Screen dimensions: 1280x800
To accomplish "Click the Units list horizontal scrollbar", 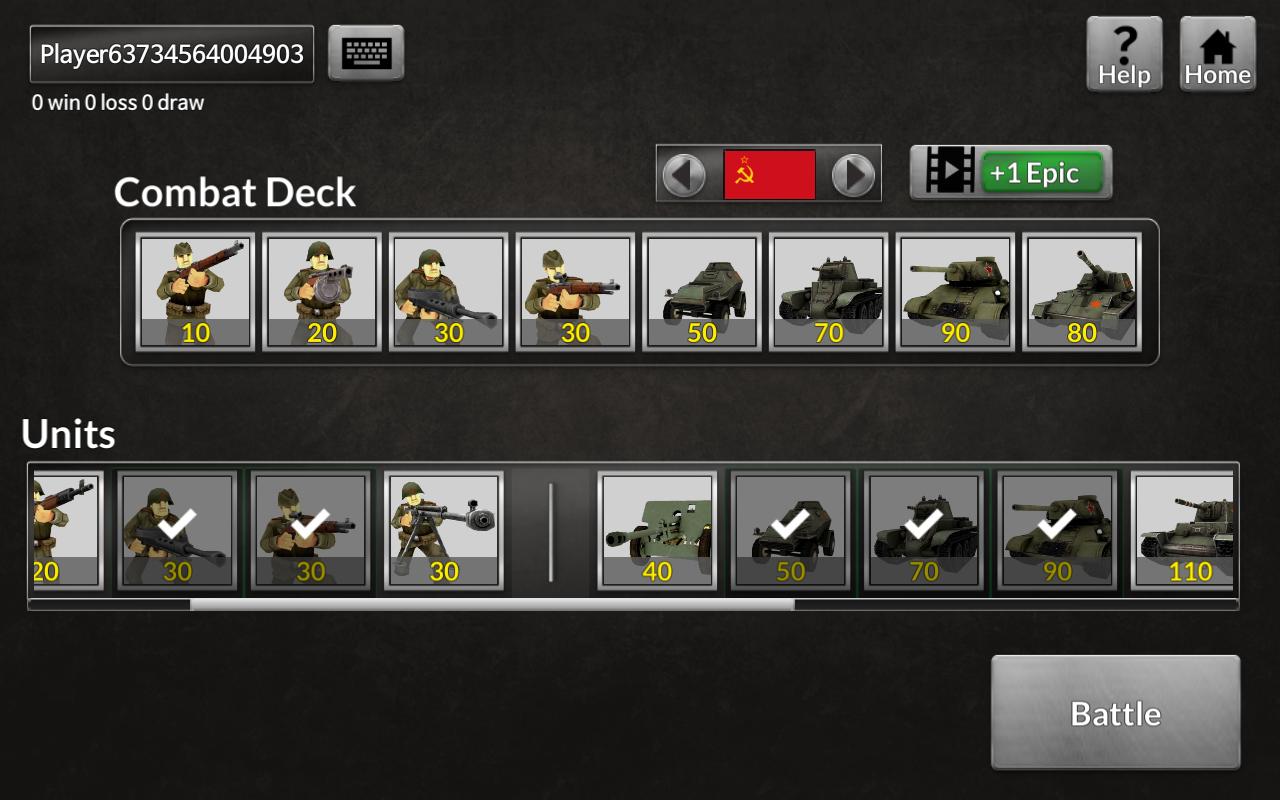I will pyautogui.click(x=492, y=604).
